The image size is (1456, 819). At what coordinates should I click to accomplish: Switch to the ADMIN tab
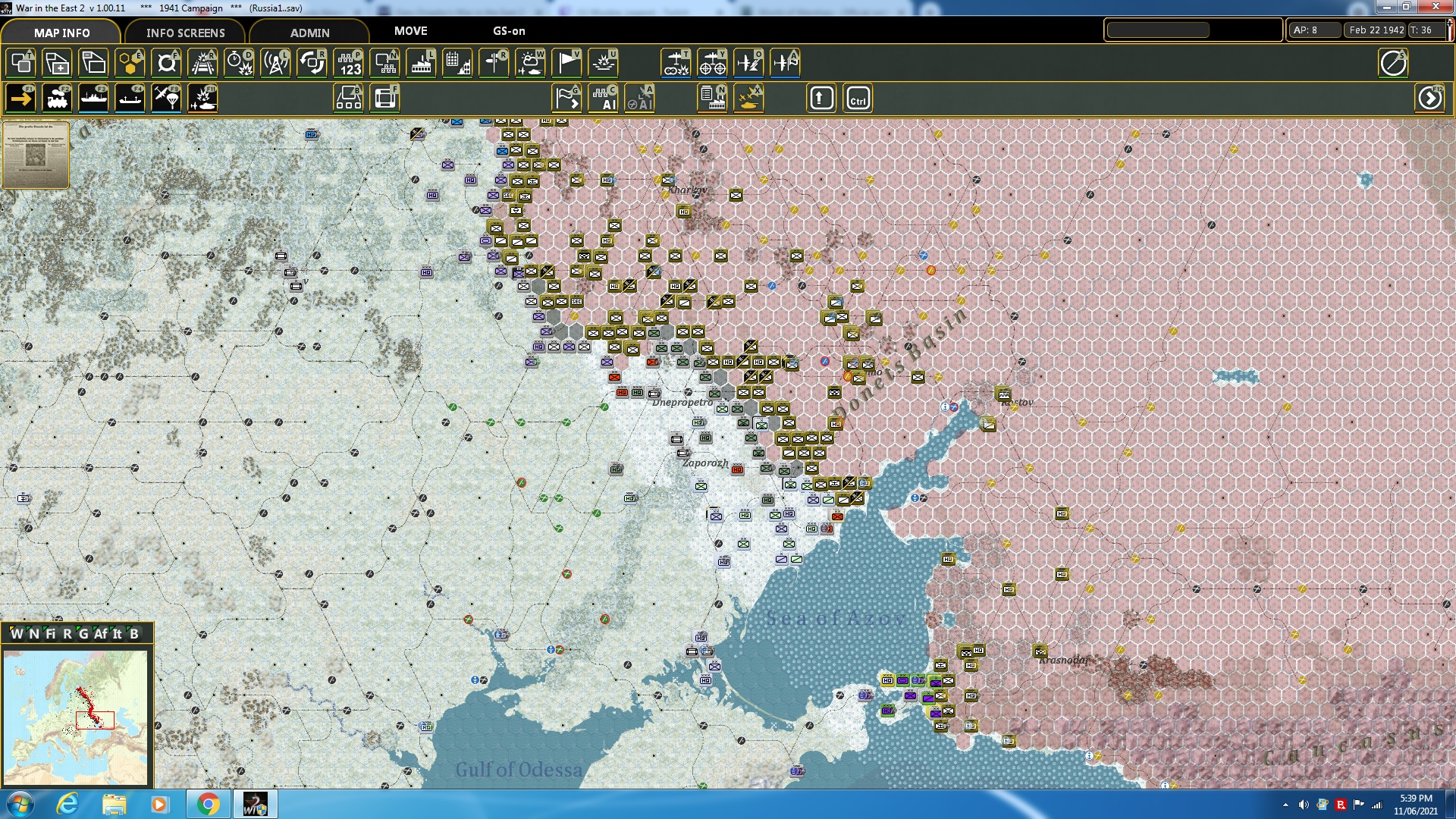coord(311,33)
